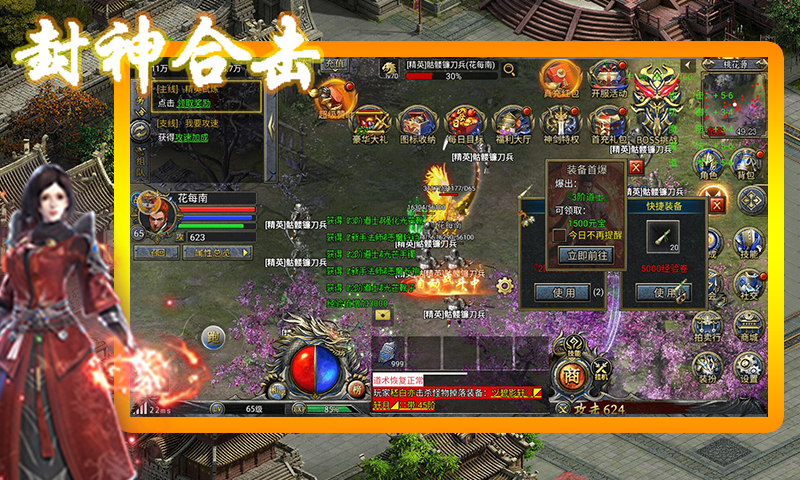The width and height of the screenshot is (800, 480).
Task: Open the 首充红包 red envelope icon
Action: (557, 78)
